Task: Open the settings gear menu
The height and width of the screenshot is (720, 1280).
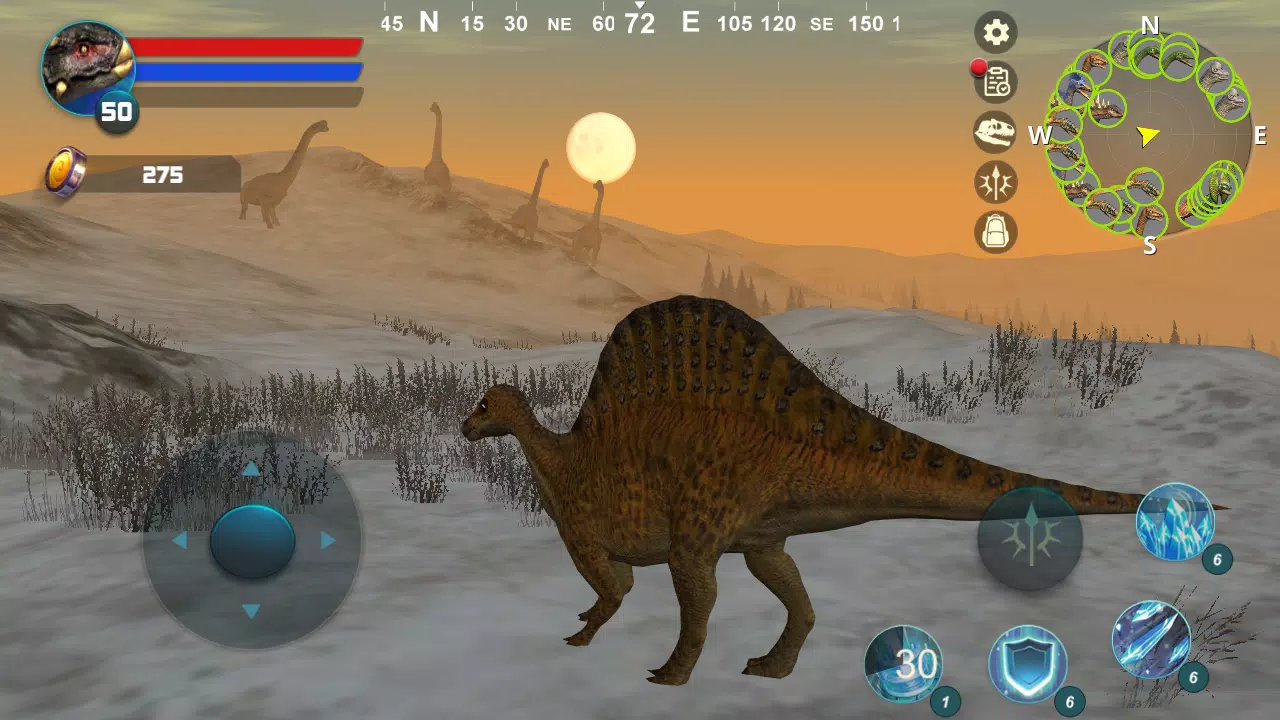Action: (x=993, y=33)
